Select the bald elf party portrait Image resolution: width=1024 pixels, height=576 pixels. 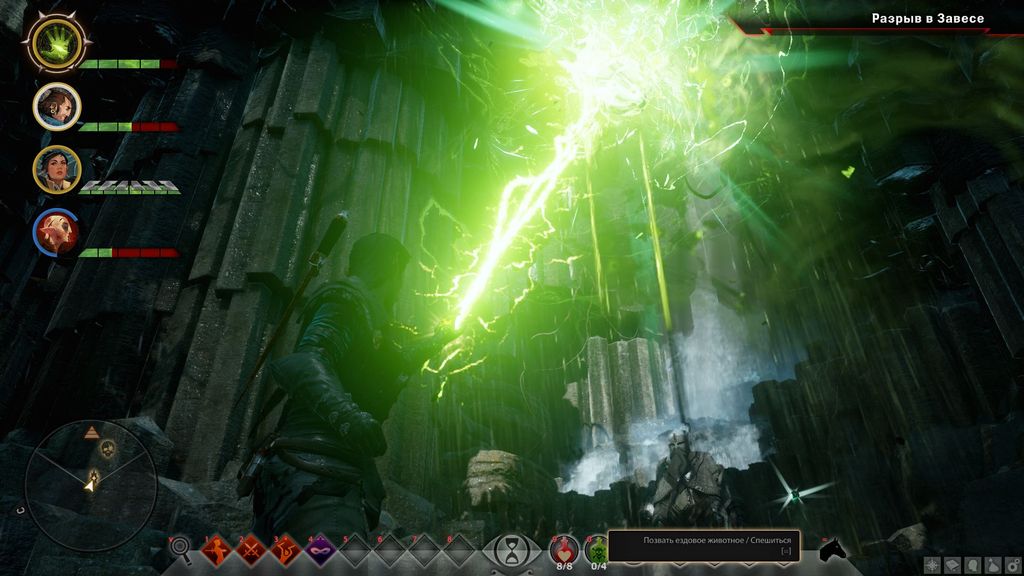pyautogui.click(x=56, y=233)
